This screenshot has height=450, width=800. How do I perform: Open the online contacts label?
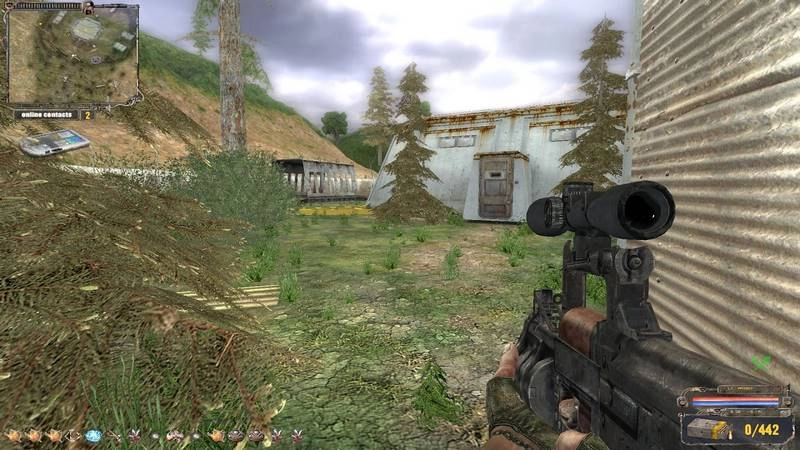pos(45,115)
